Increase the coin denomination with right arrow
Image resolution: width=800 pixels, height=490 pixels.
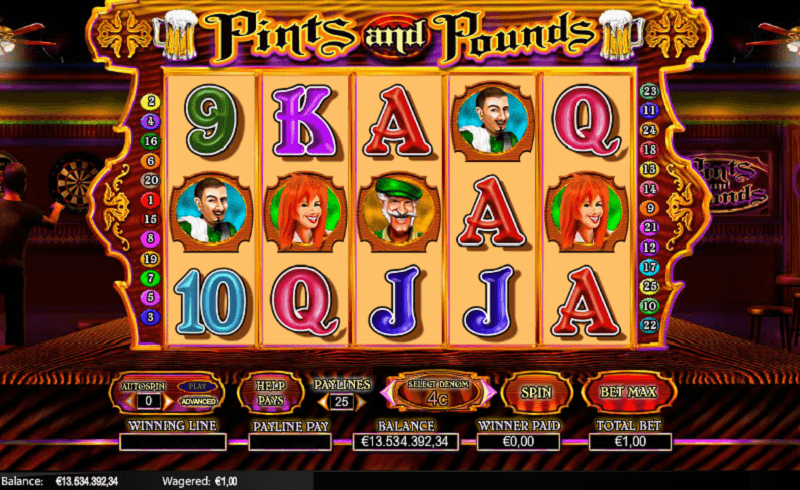coord(490,393)
